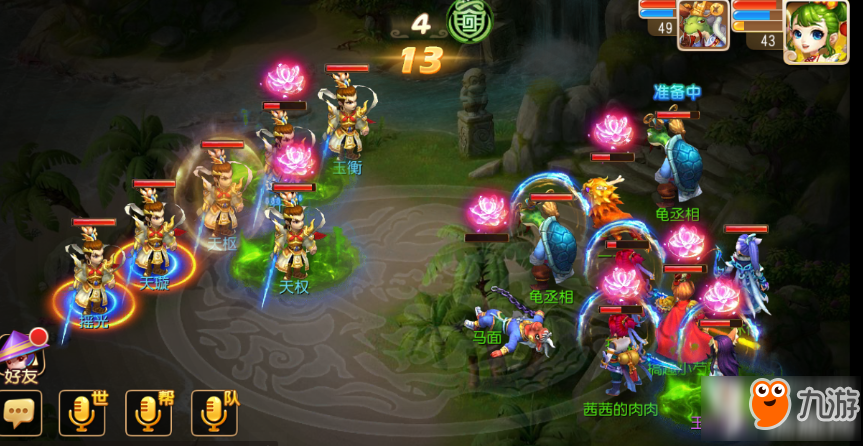Activate the 帮 guild voice microphone
This screenshot has width=863, height=446.
146,412
